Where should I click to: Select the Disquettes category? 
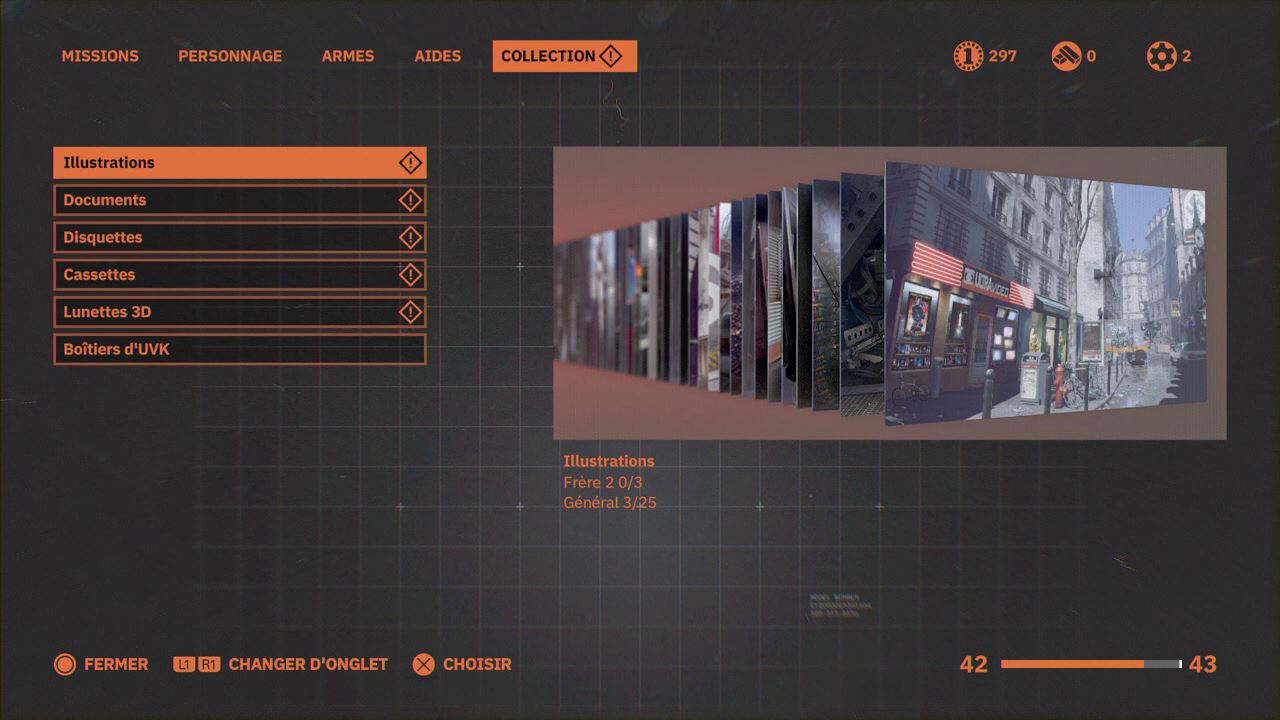(x=239, y=237)
